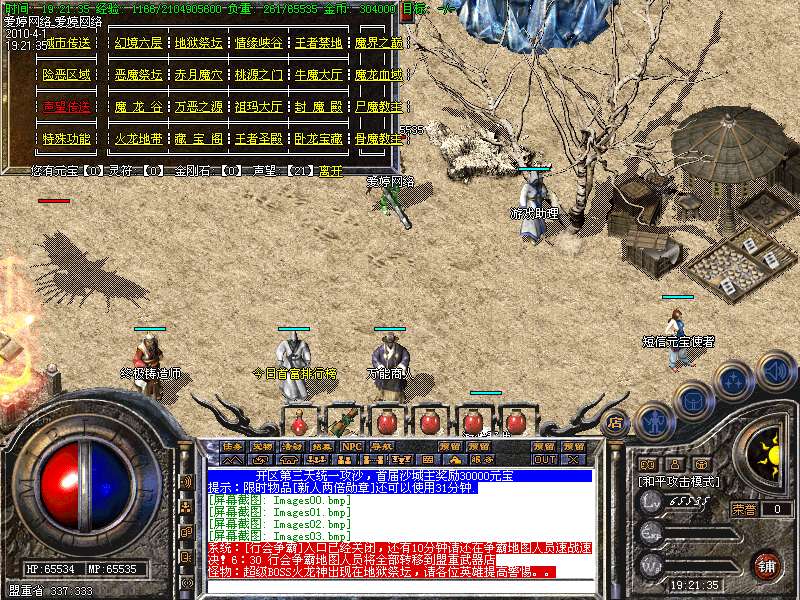Open the shop with the 店 button
This screenshot has width=800, height=600.
point(616,422)
